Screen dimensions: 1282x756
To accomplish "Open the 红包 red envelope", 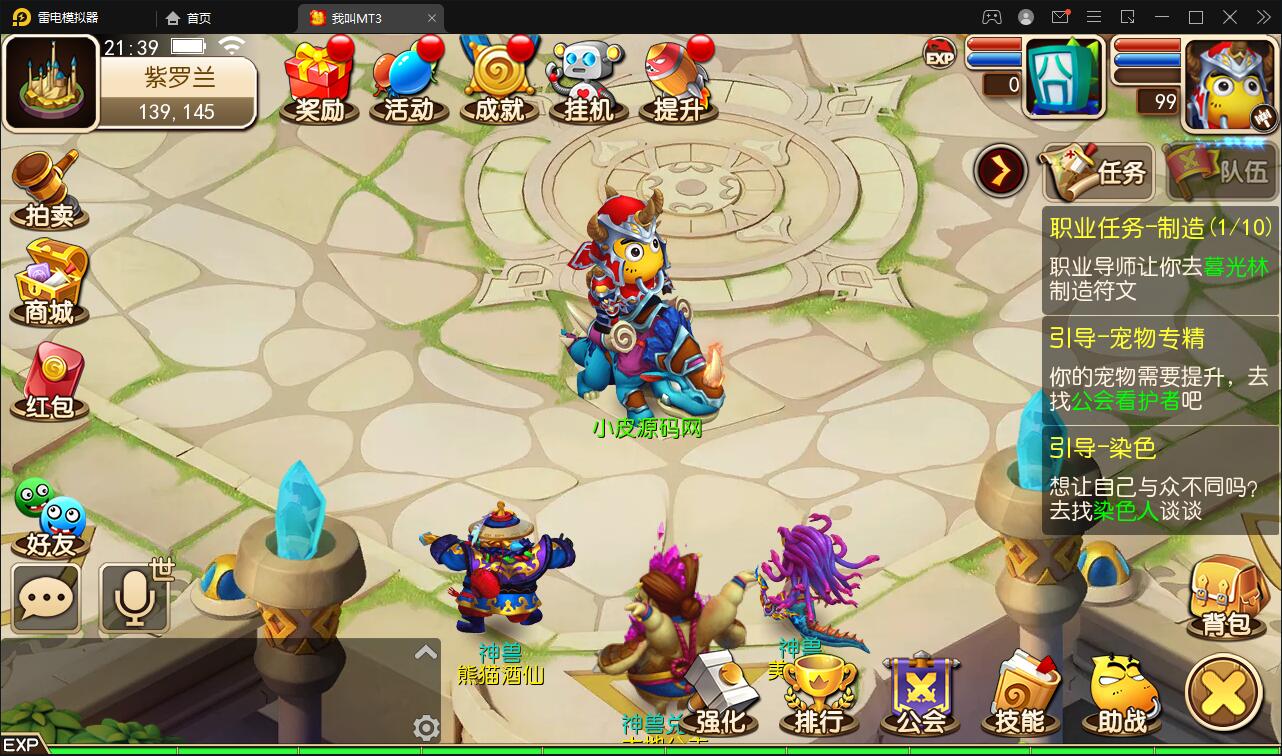I will coord(49,382).
